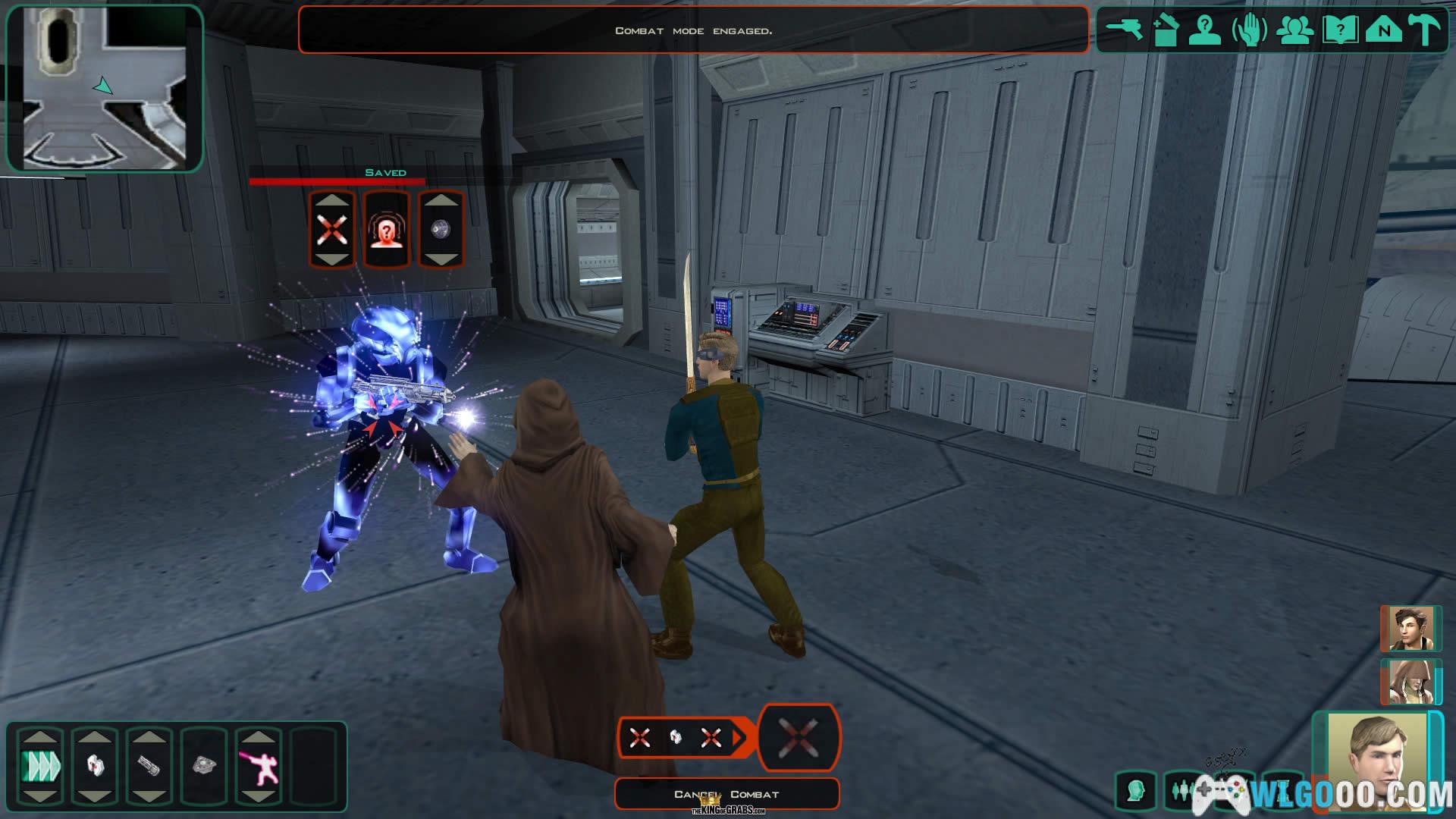Image resolution: width=1456 pixels, height=819 pixels.
Task: Click the head-profile icon in bottom bar
Action: coord(1136,792)
